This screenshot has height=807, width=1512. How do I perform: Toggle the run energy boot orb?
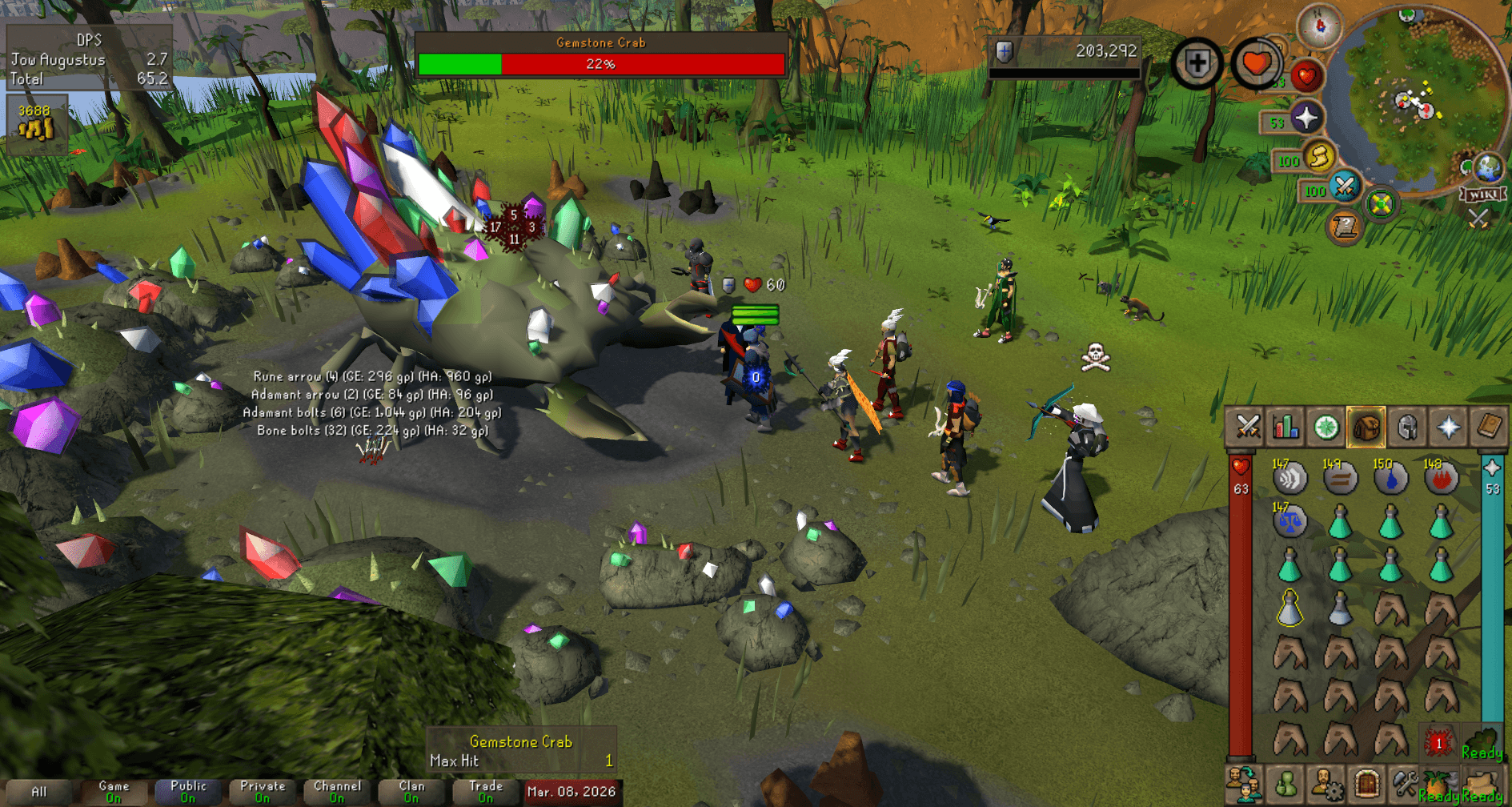click(1320, 158)
